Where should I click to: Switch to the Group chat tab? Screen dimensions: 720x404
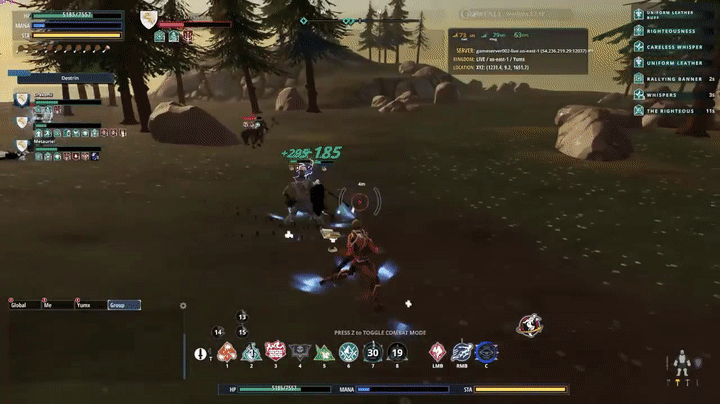click(123, 305)
